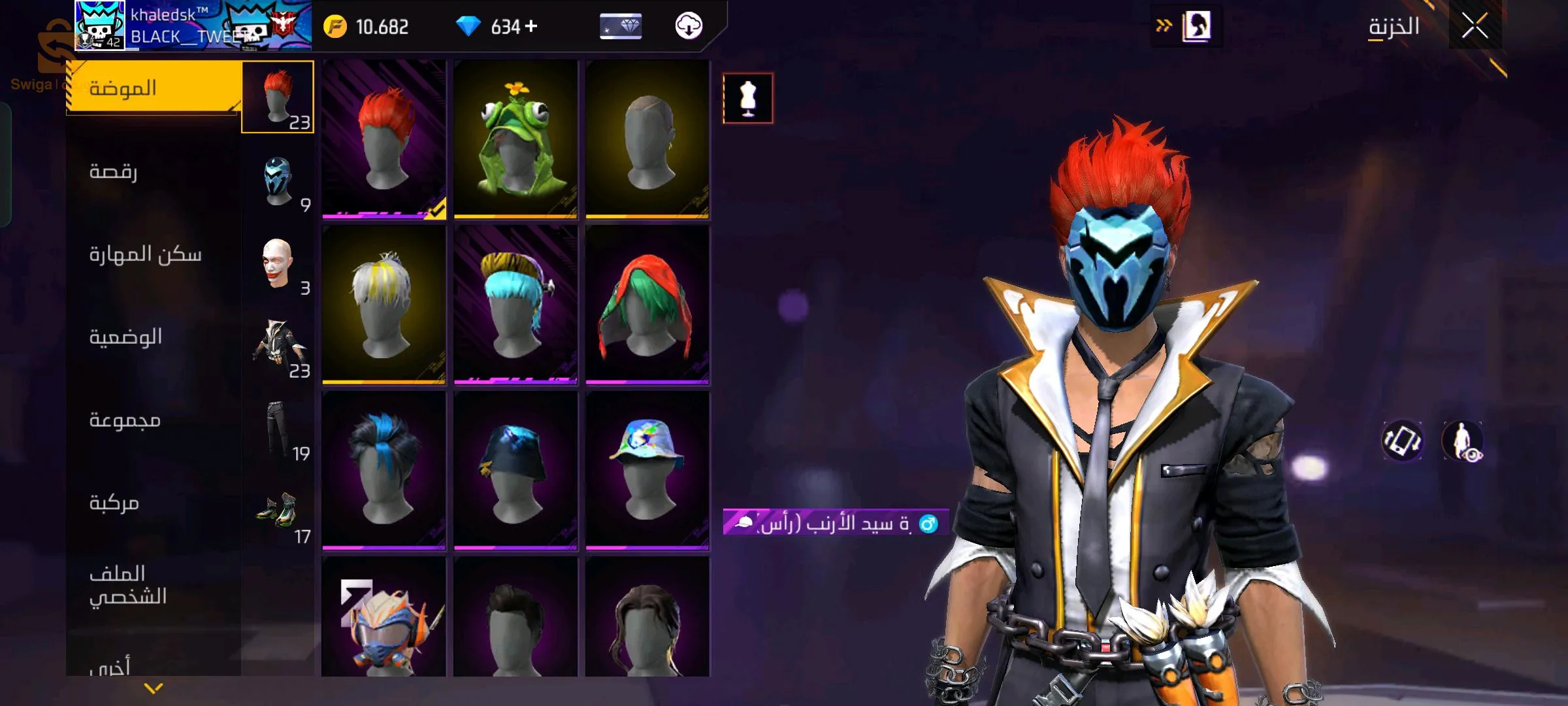This screenshot has height=706, width=1568.
Task: Click the gold F coin currency icon
Action: (335, 26)
